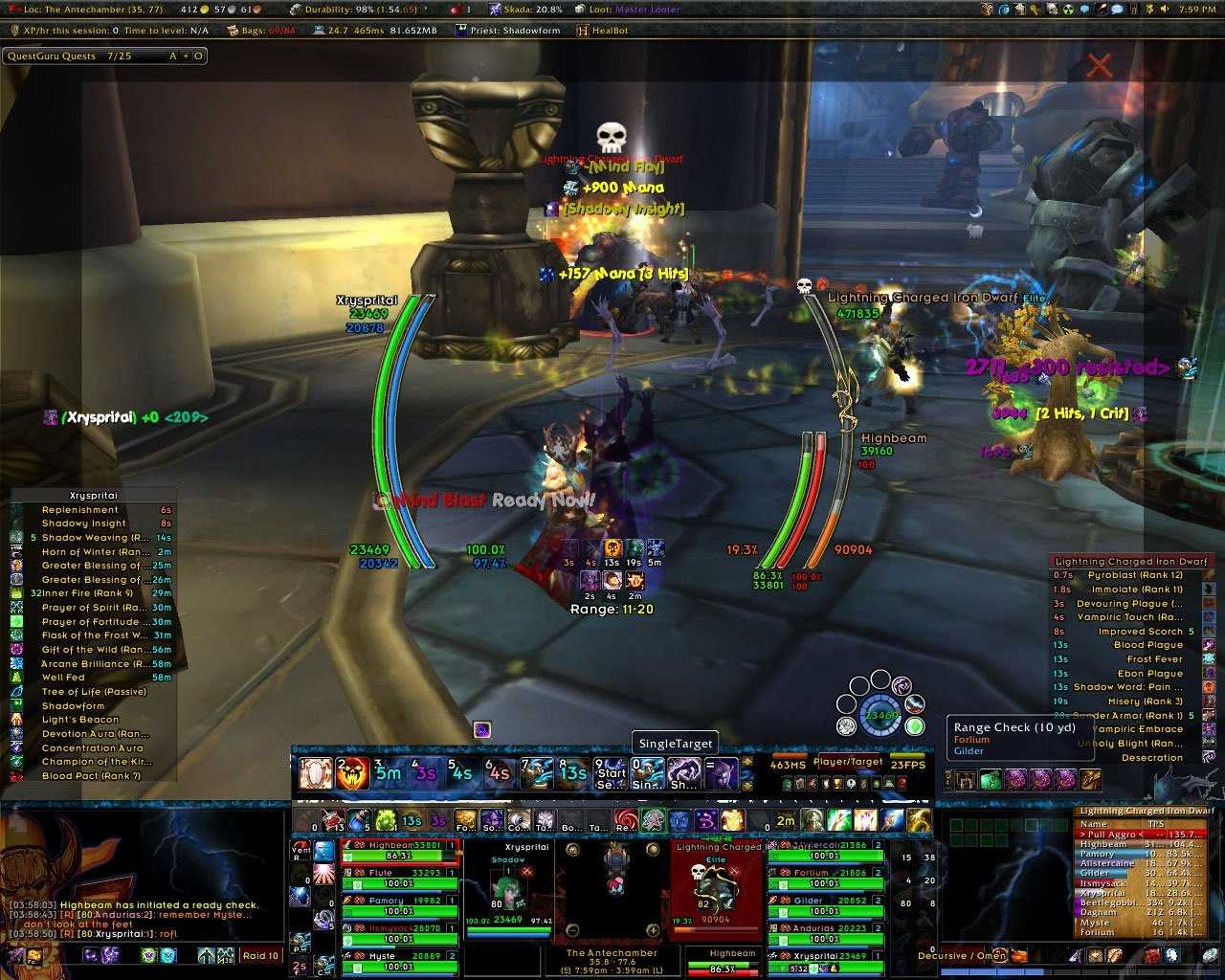The height and width of the screenshot is (980, 1225).
Task: Switch to the Raid 10 chat tab
Action: pos(260,955)
